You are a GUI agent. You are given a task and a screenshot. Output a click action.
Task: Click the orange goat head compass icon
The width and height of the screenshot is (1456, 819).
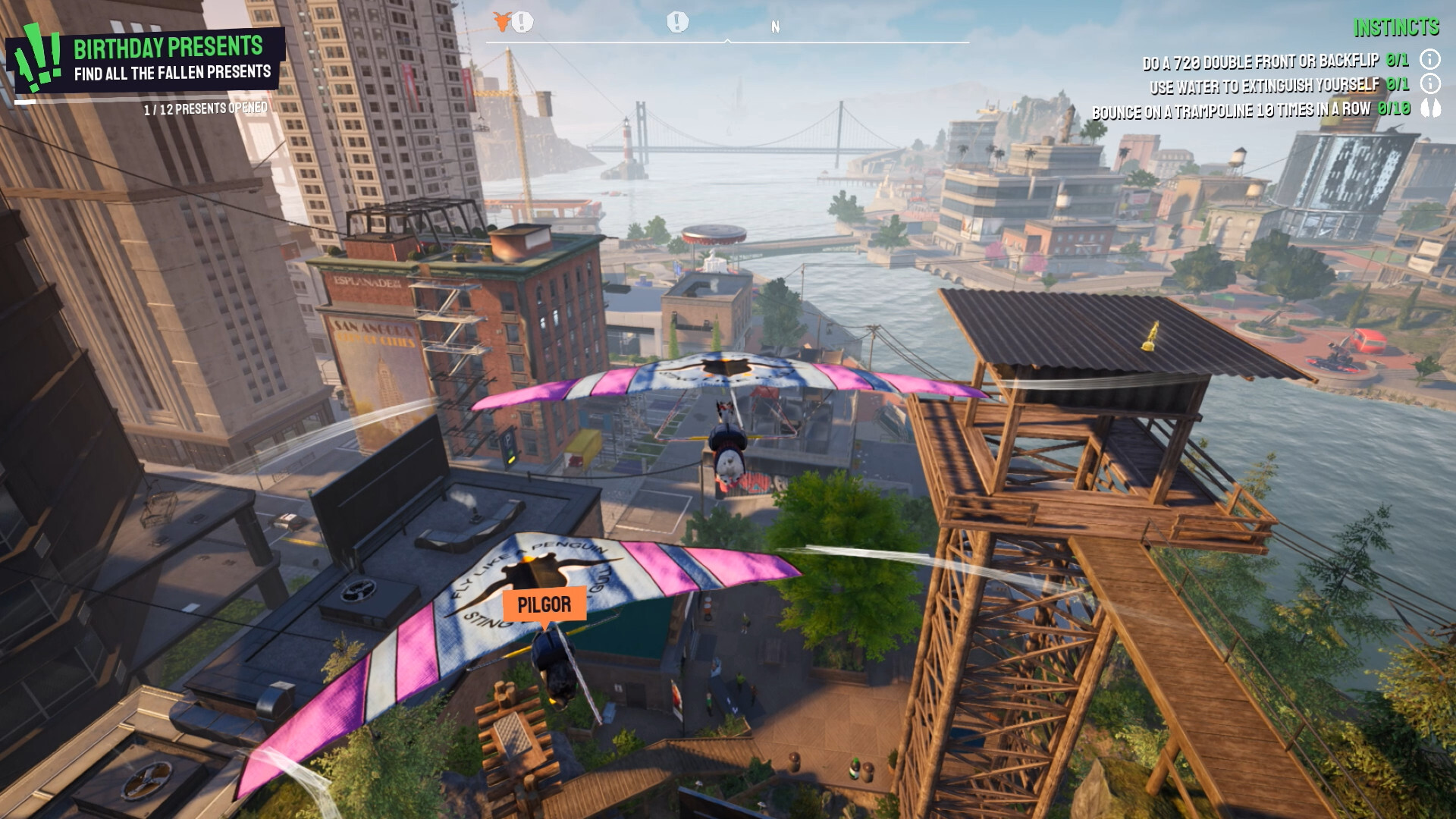(x=502, y=22)
